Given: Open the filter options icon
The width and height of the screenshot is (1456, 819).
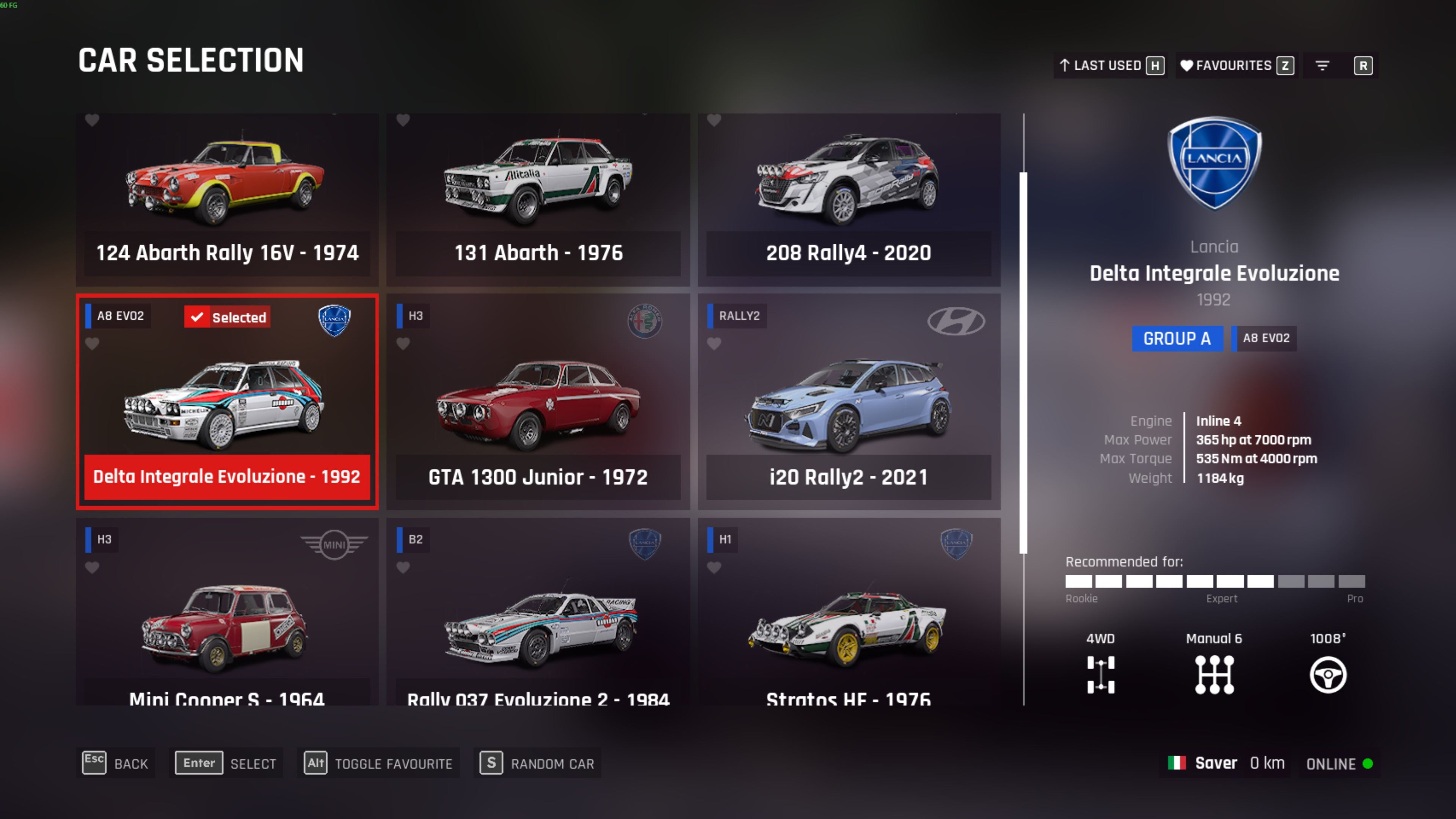Looking at the screenshot, I should pyautogui.click(x=1322, y=66).
